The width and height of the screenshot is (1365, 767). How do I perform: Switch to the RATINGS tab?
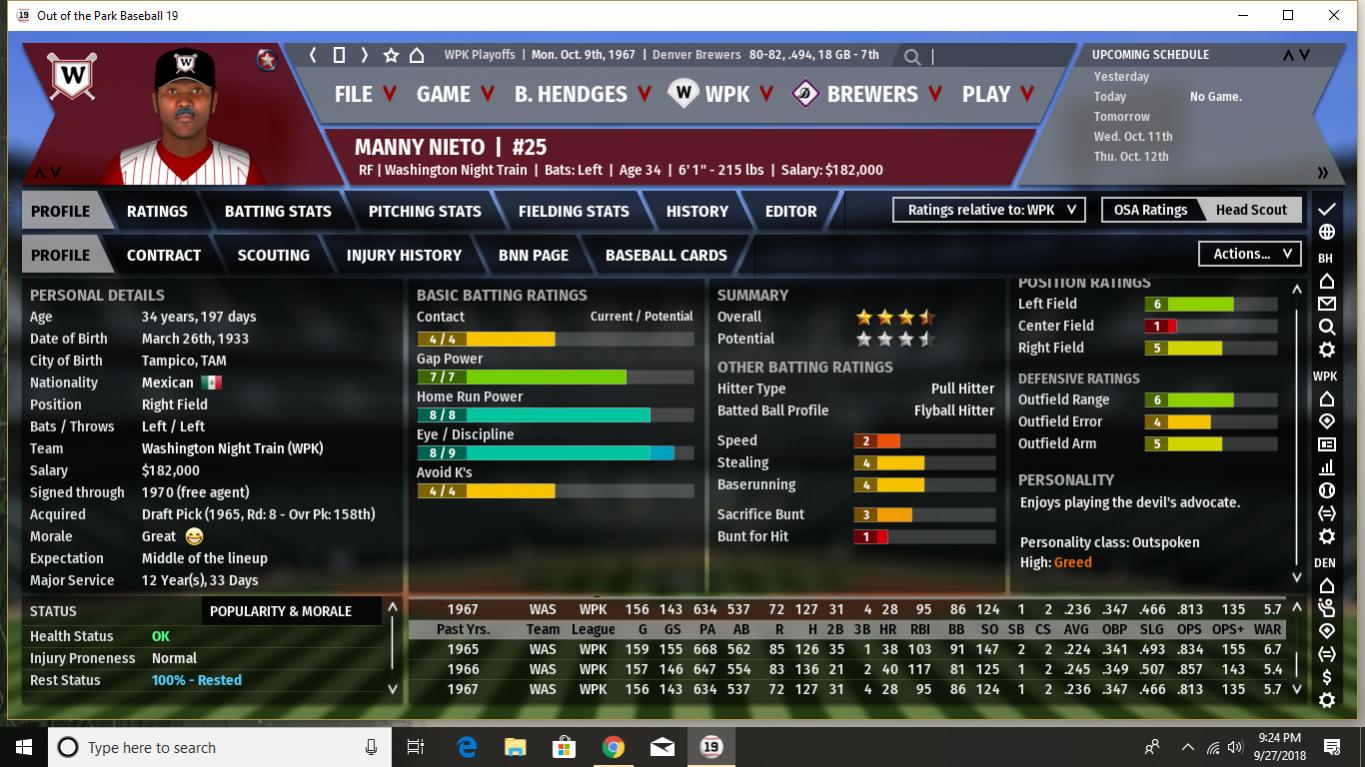tap(157, 211)
